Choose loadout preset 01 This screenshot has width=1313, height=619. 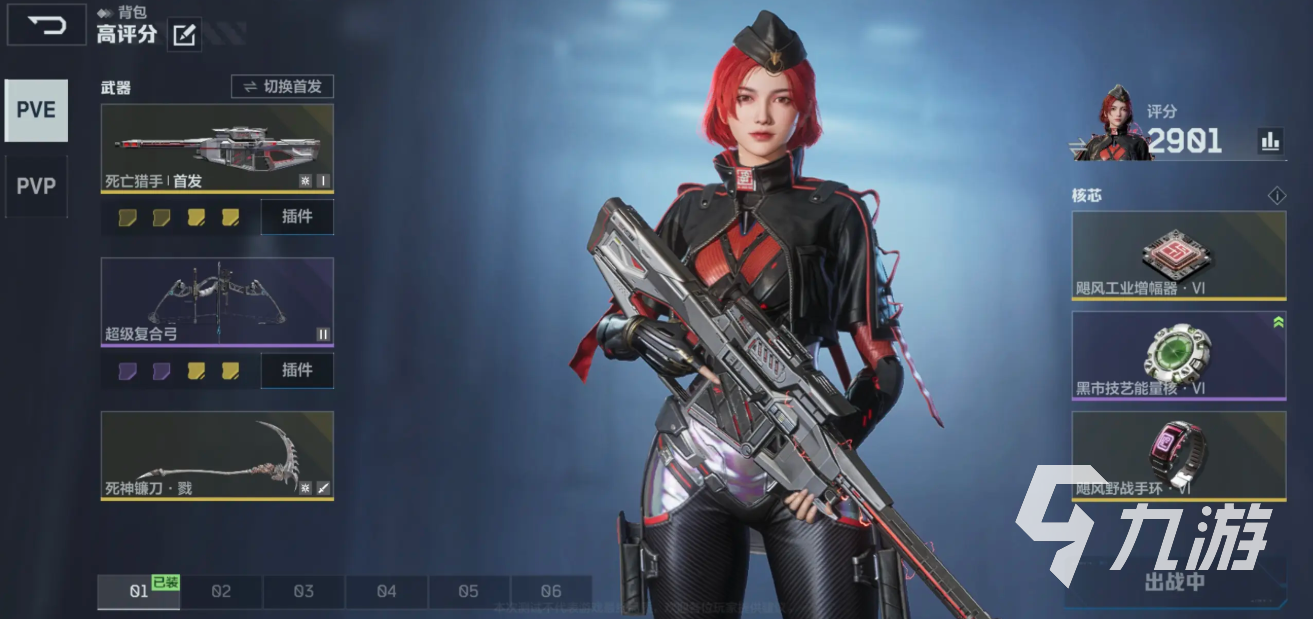coord(139,591)
